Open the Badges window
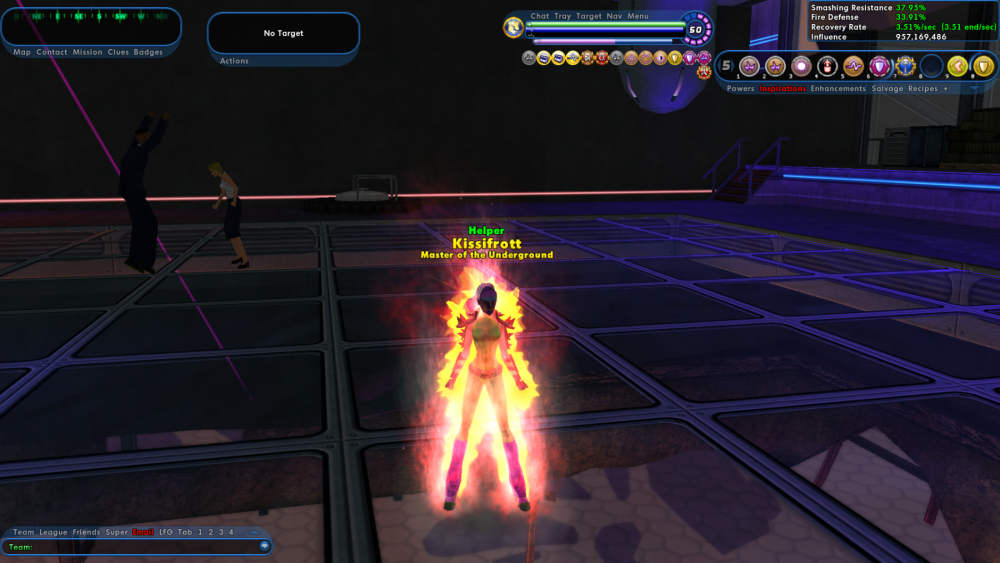 [148, 52]
